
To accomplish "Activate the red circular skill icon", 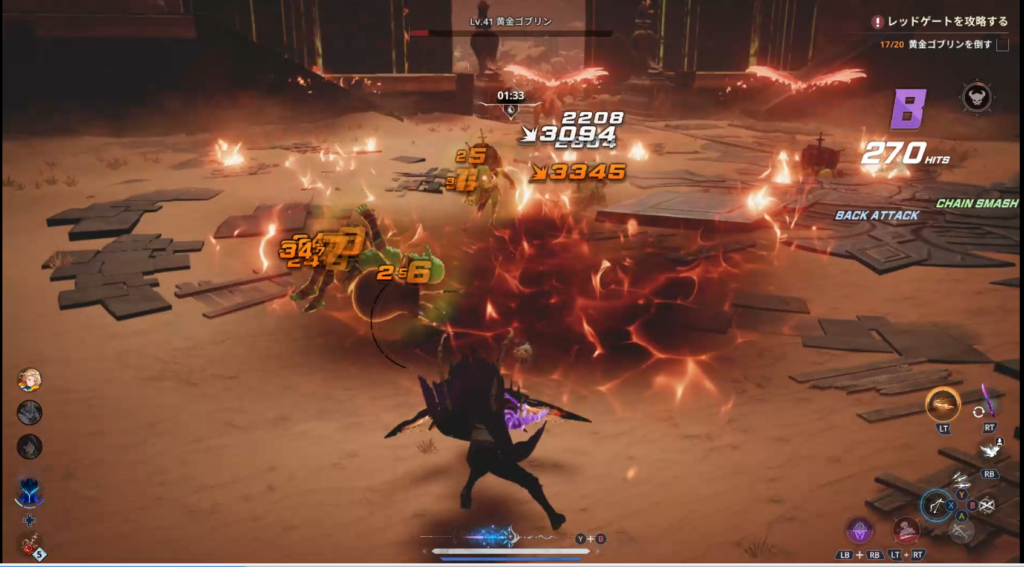I will point(907,530).
